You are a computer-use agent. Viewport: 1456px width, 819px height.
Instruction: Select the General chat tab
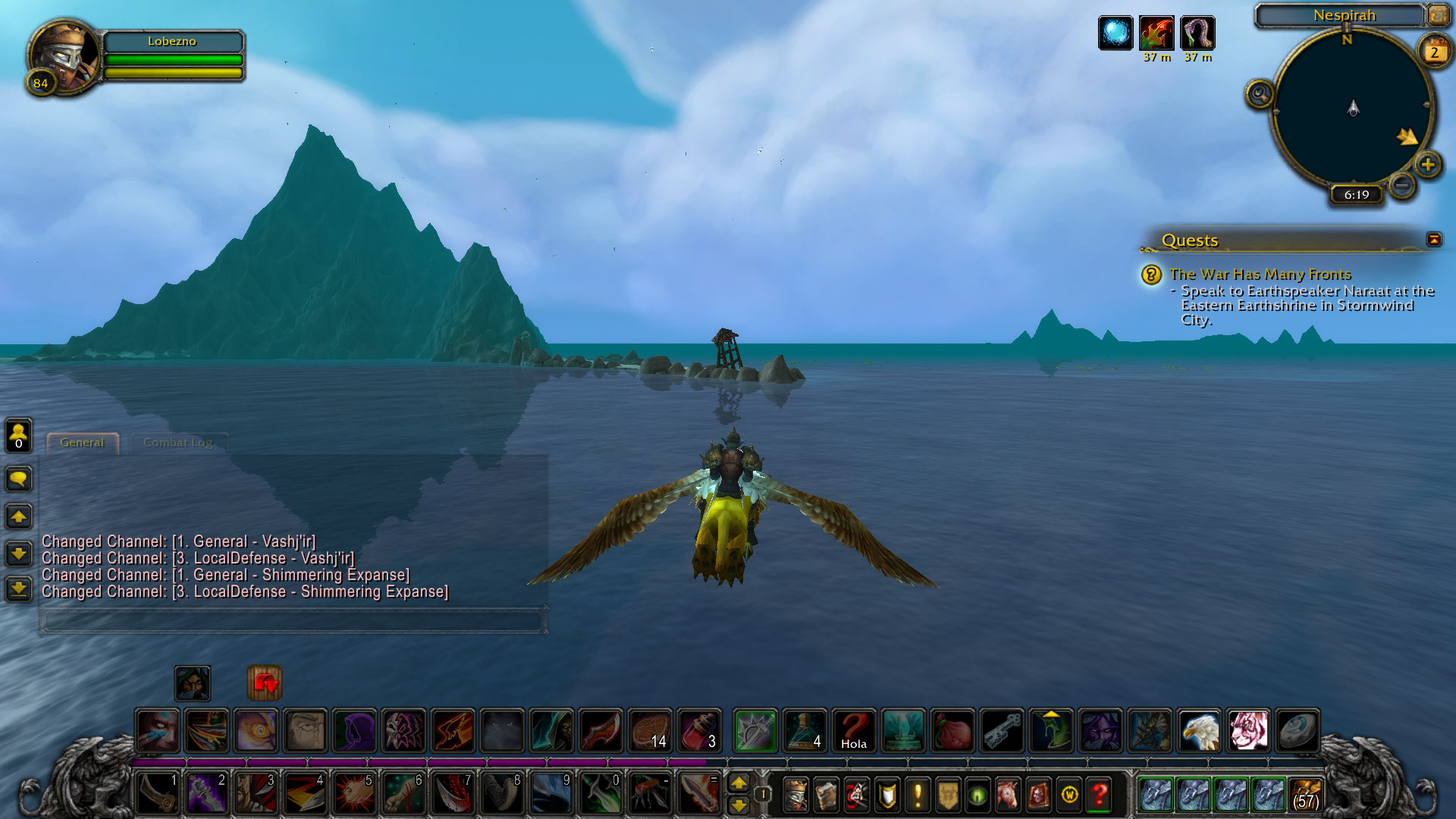(82, 443)
